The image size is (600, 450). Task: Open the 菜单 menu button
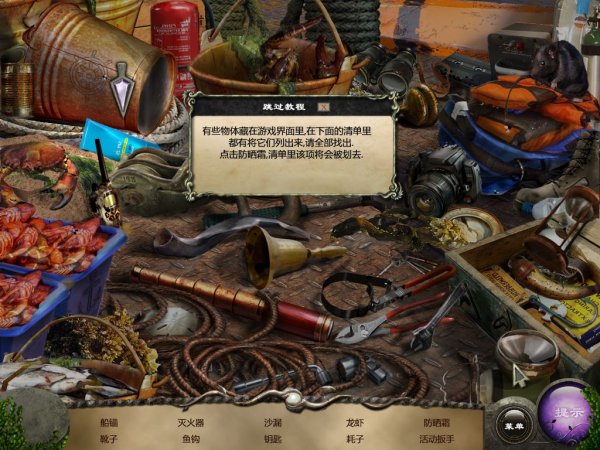click(514, 422)
